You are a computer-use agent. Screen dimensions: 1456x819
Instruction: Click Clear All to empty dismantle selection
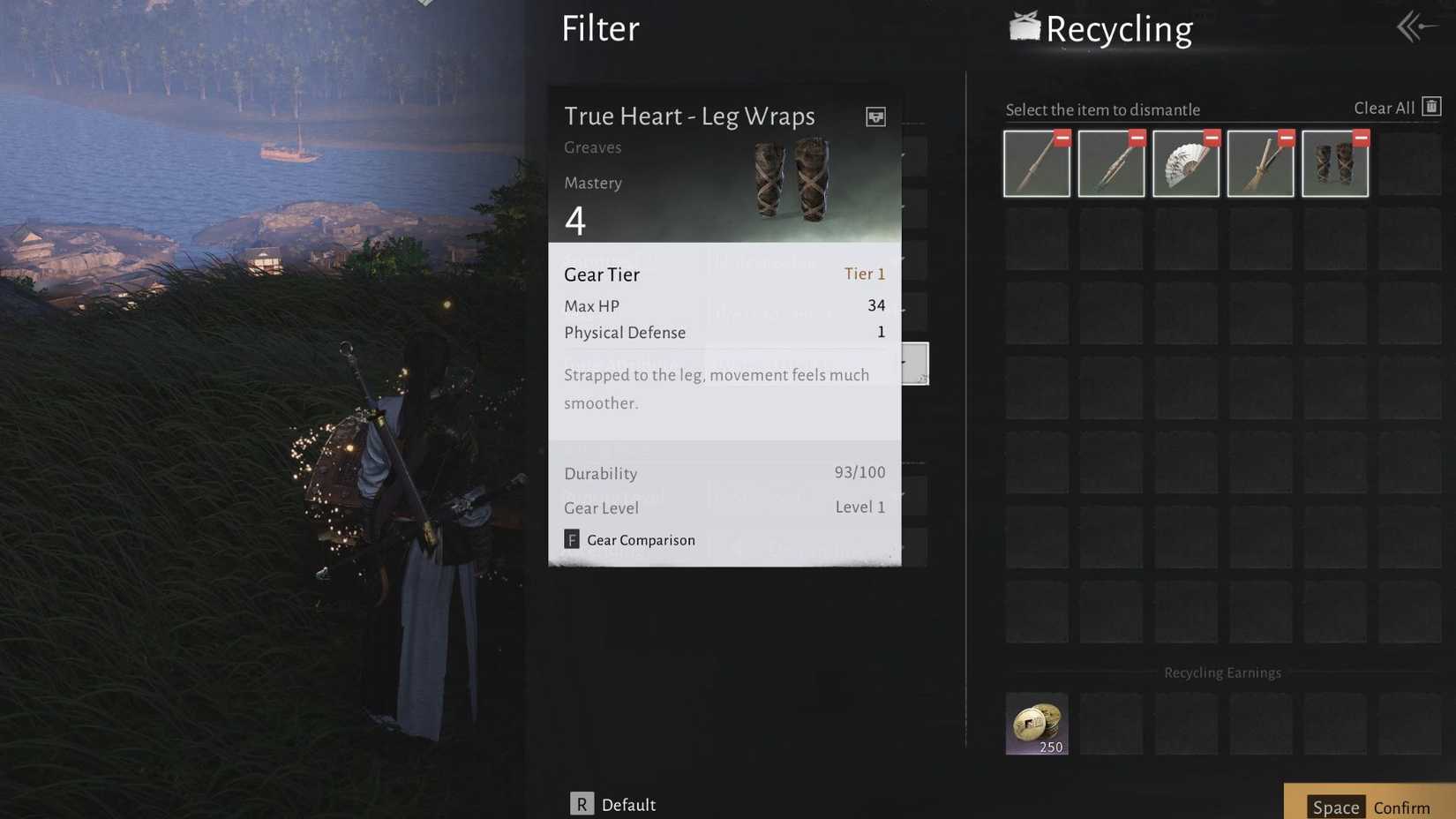pos(1385,107)
